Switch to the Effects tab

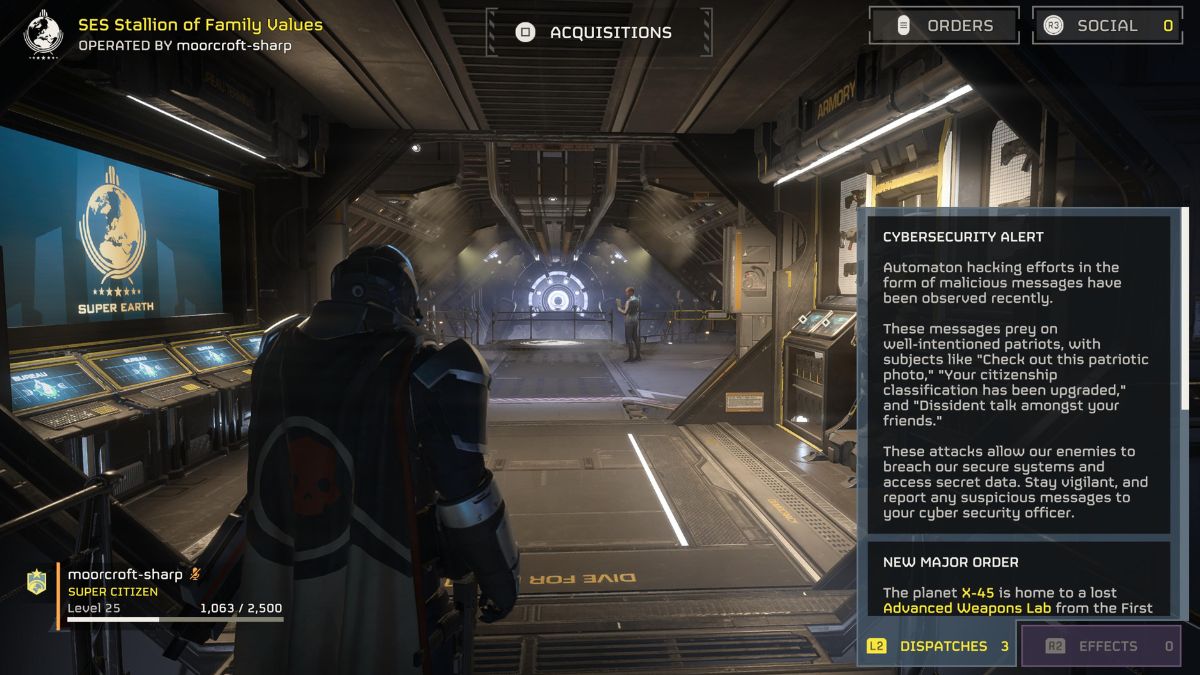1100,646
